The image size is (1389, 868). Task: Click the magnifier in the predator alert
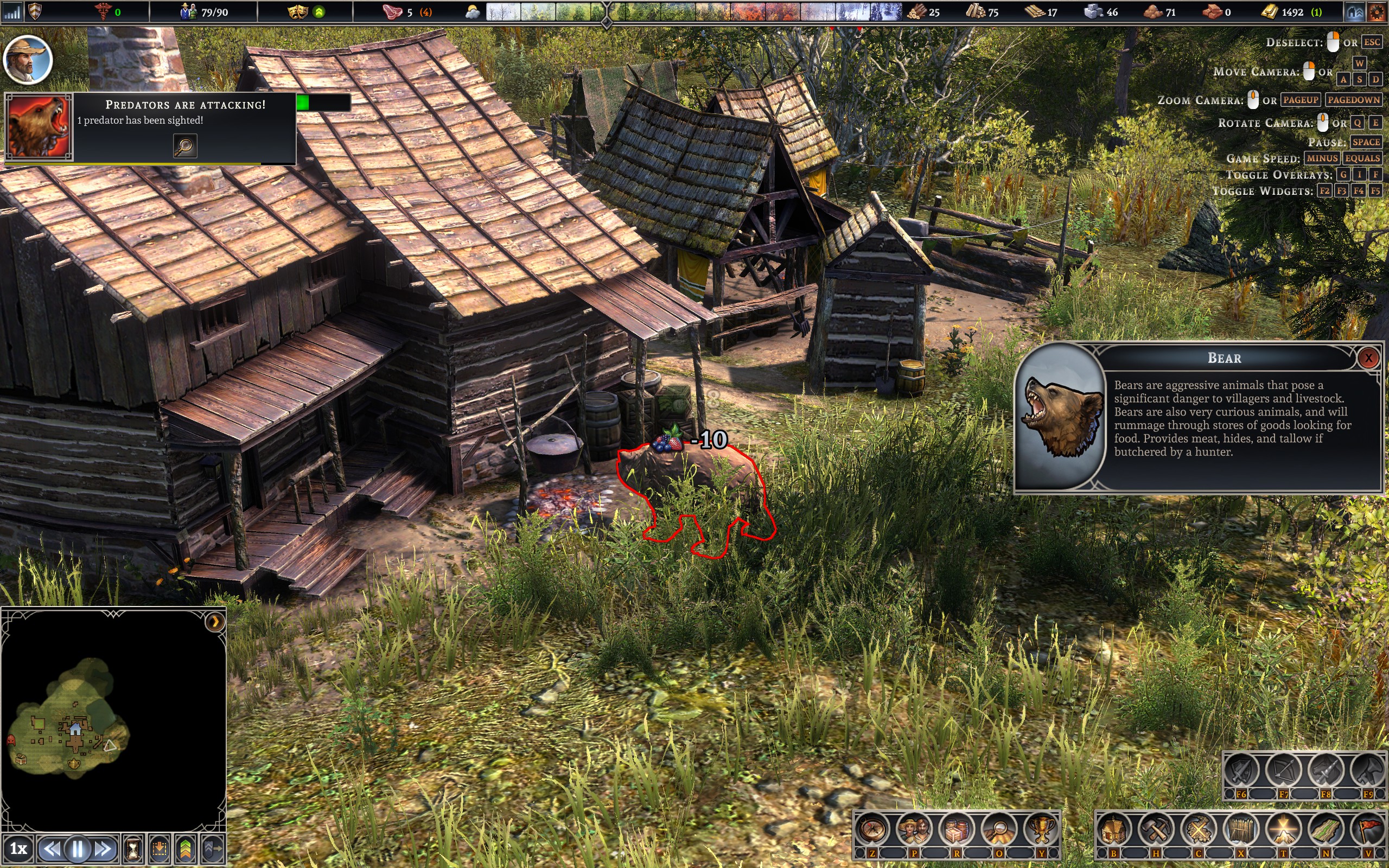tap(185, 146)
